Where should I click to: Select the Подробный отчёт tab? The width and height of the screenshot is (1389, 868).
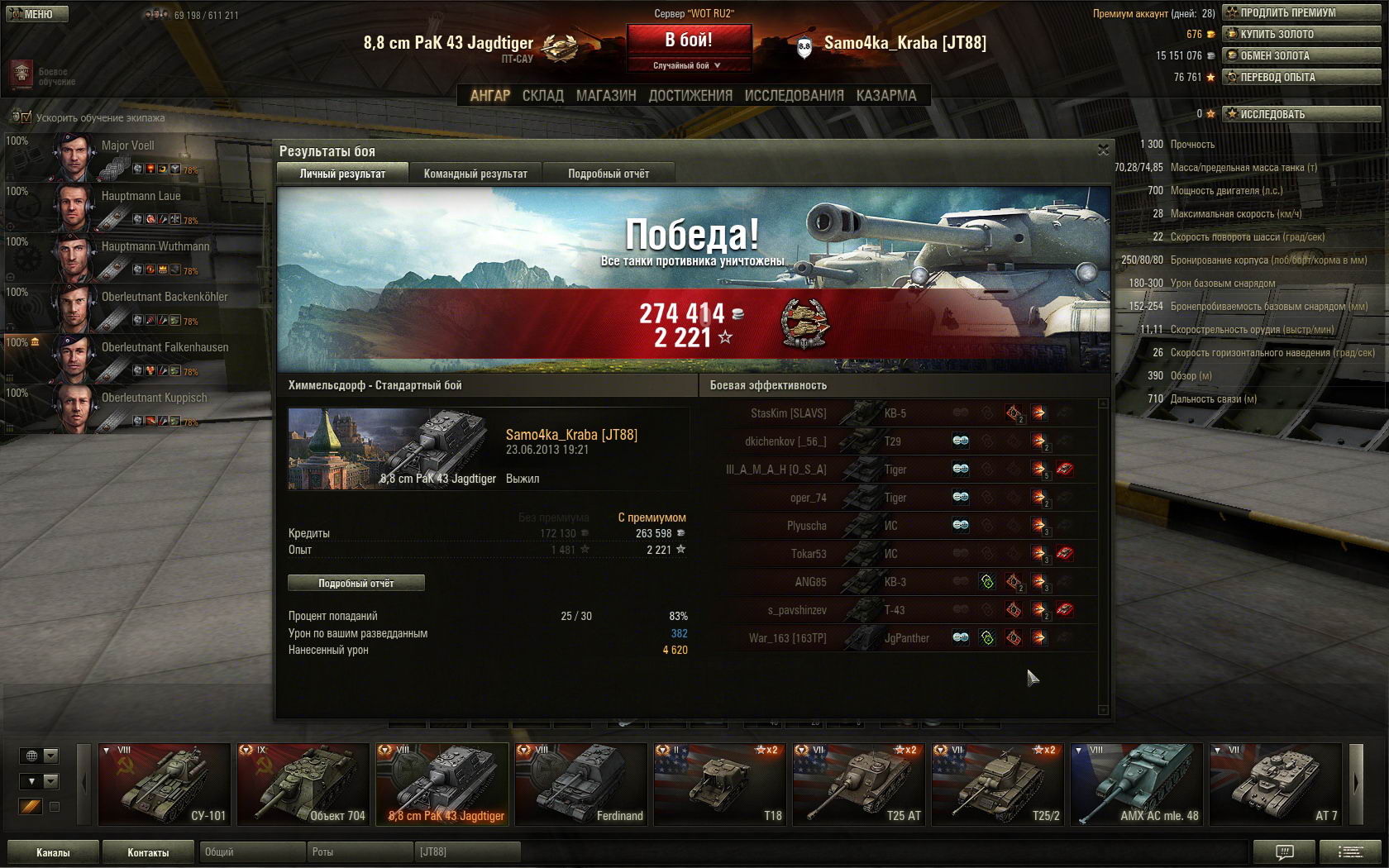pyautogui.click(x=609, y=174)
